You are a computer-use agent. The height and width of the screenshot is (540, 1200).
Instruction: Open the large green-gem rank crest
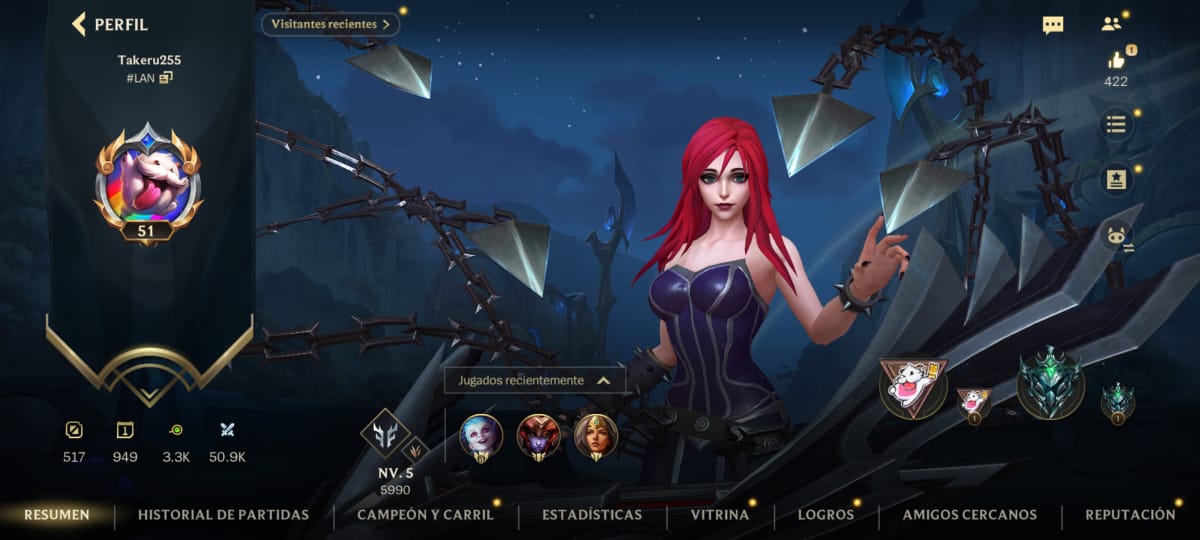click(1050, 383)
